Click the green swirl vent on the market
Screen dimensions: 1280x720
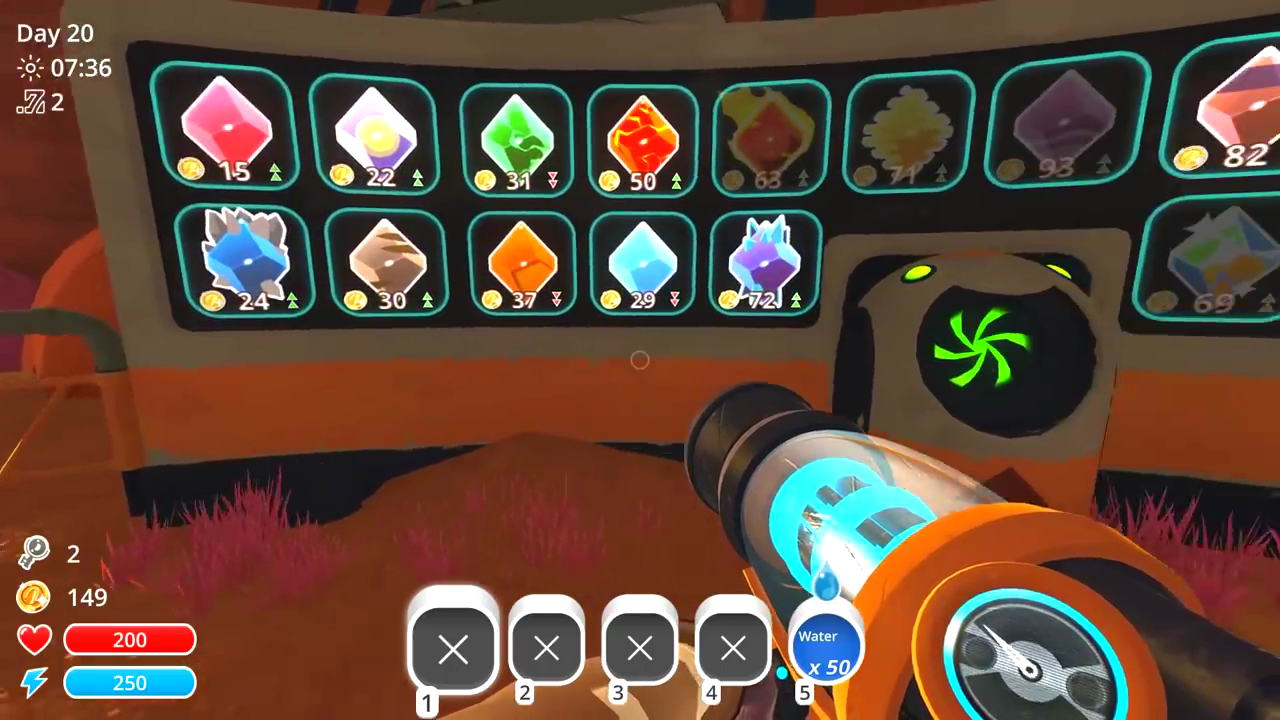coord(985,350)
